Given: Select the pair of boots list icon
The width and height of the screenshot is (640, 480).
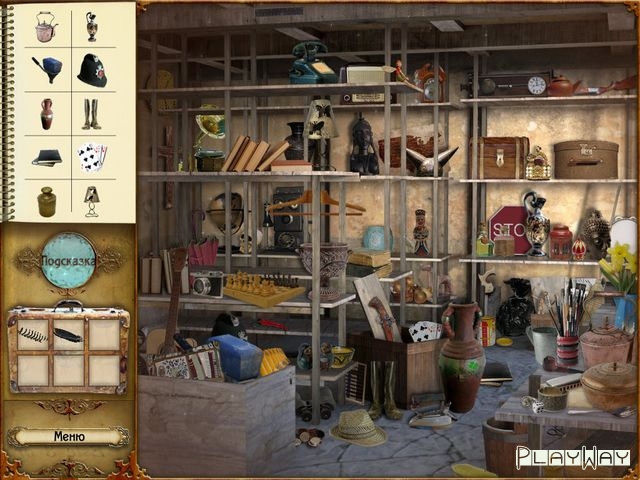Looking at the screenshot, I should tap(92, 113).
